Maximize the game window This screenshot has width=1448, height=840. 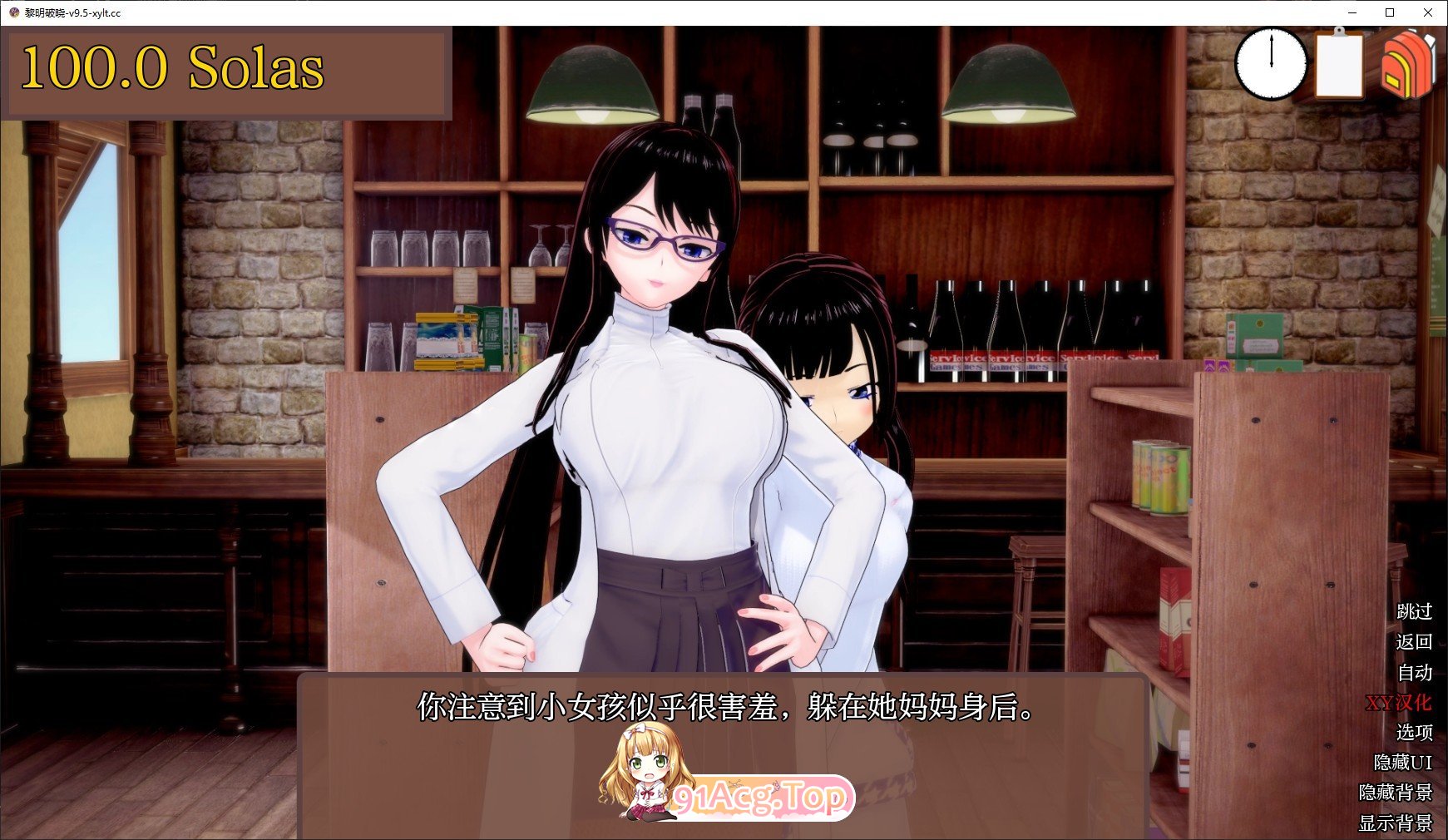point(1391,12)
